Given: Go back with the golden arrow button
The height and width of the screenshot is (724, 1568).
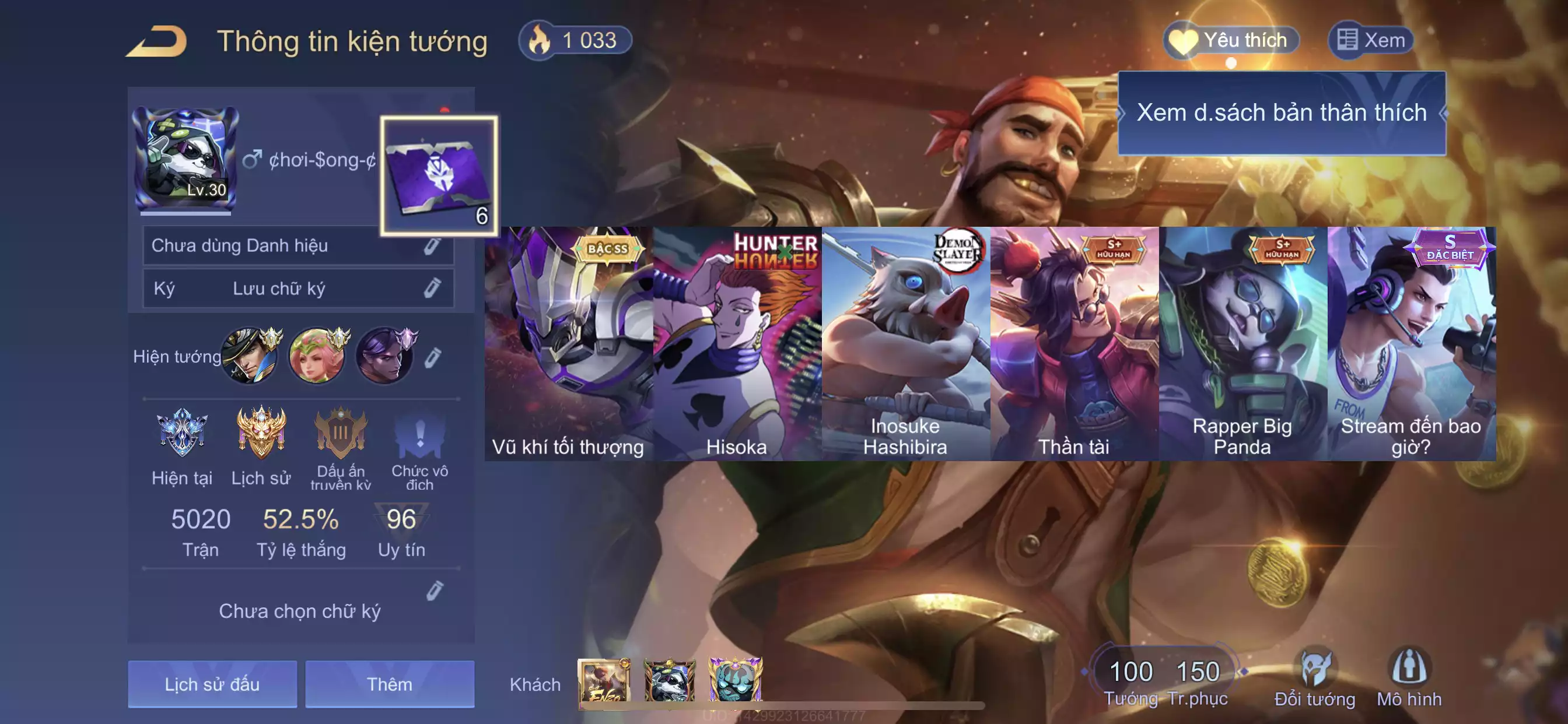Looking at the screenshot, I should tap(157, 41).
